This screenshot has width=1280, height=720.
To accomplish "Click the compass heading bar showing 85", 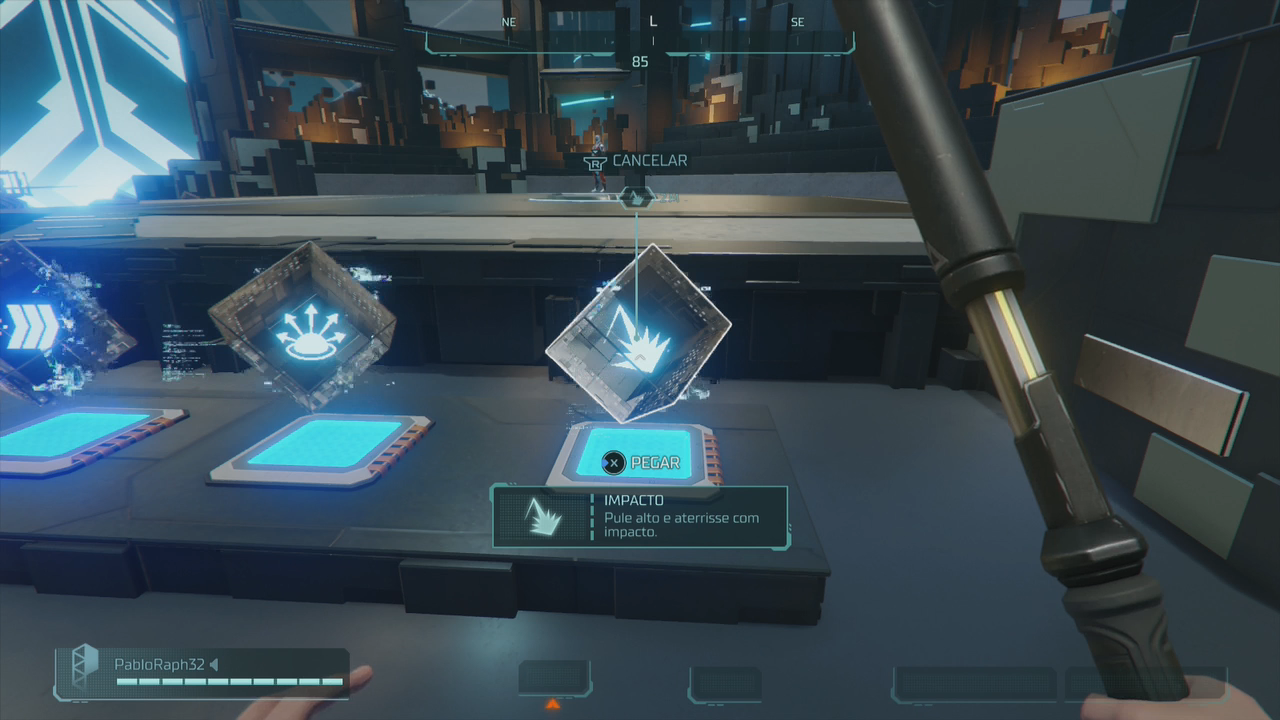I will pos(640,40).
